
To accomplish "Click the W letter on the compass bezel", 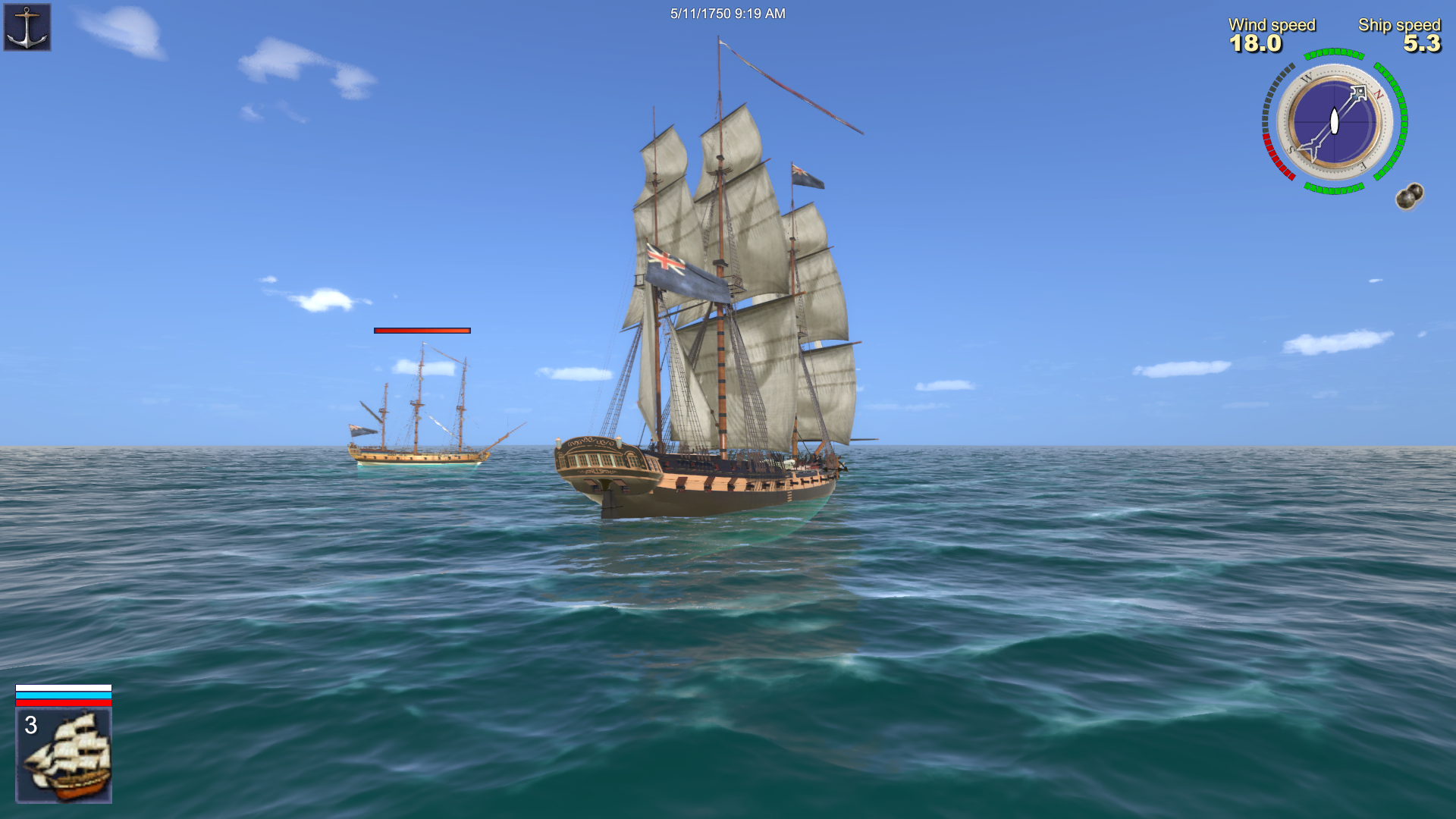I will pos(1307,77).
